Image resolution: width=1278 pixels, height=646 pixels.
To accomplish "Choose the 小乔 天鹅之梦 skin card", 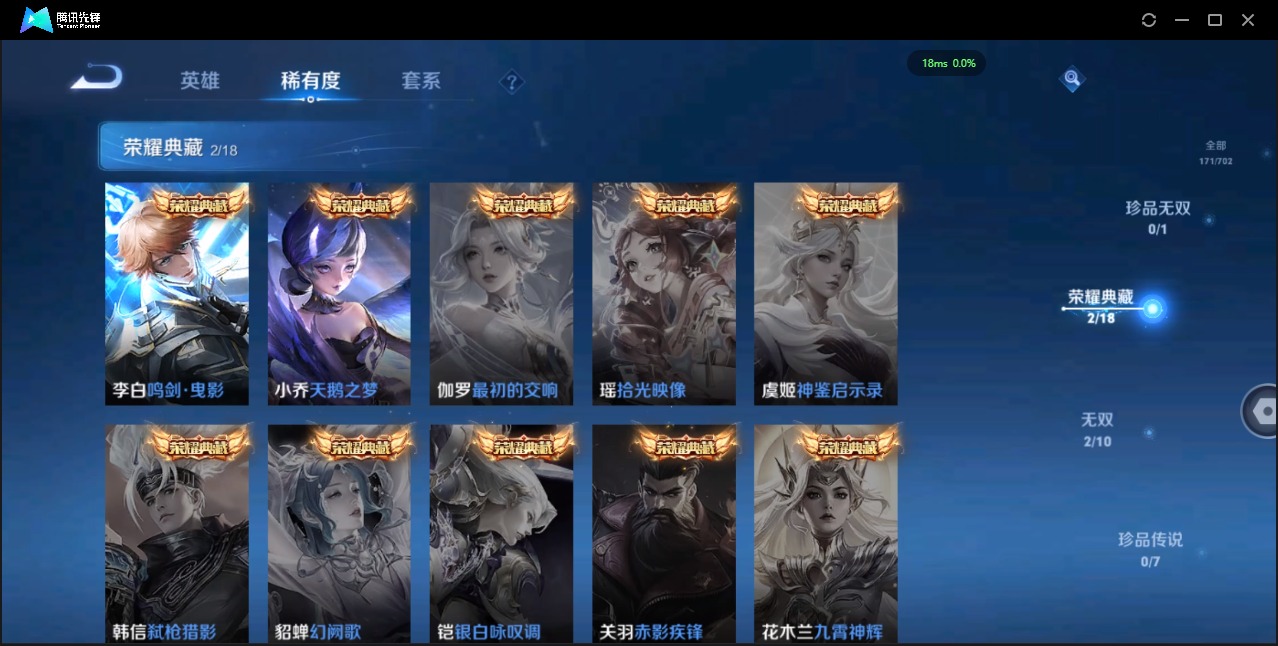I will 339,294.
